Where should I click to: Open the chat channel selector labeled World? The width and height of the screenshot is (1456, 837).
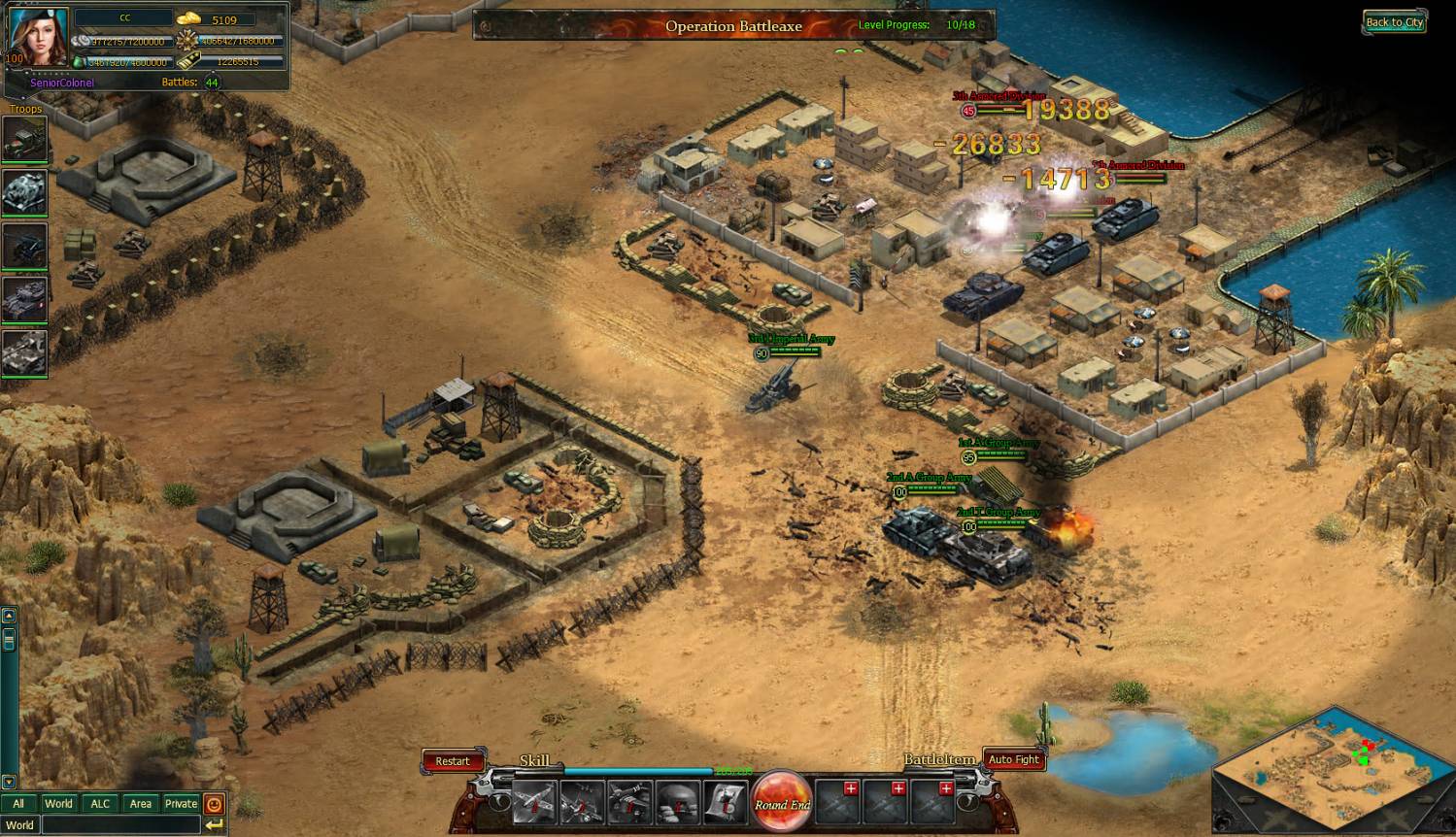point(19,825)
